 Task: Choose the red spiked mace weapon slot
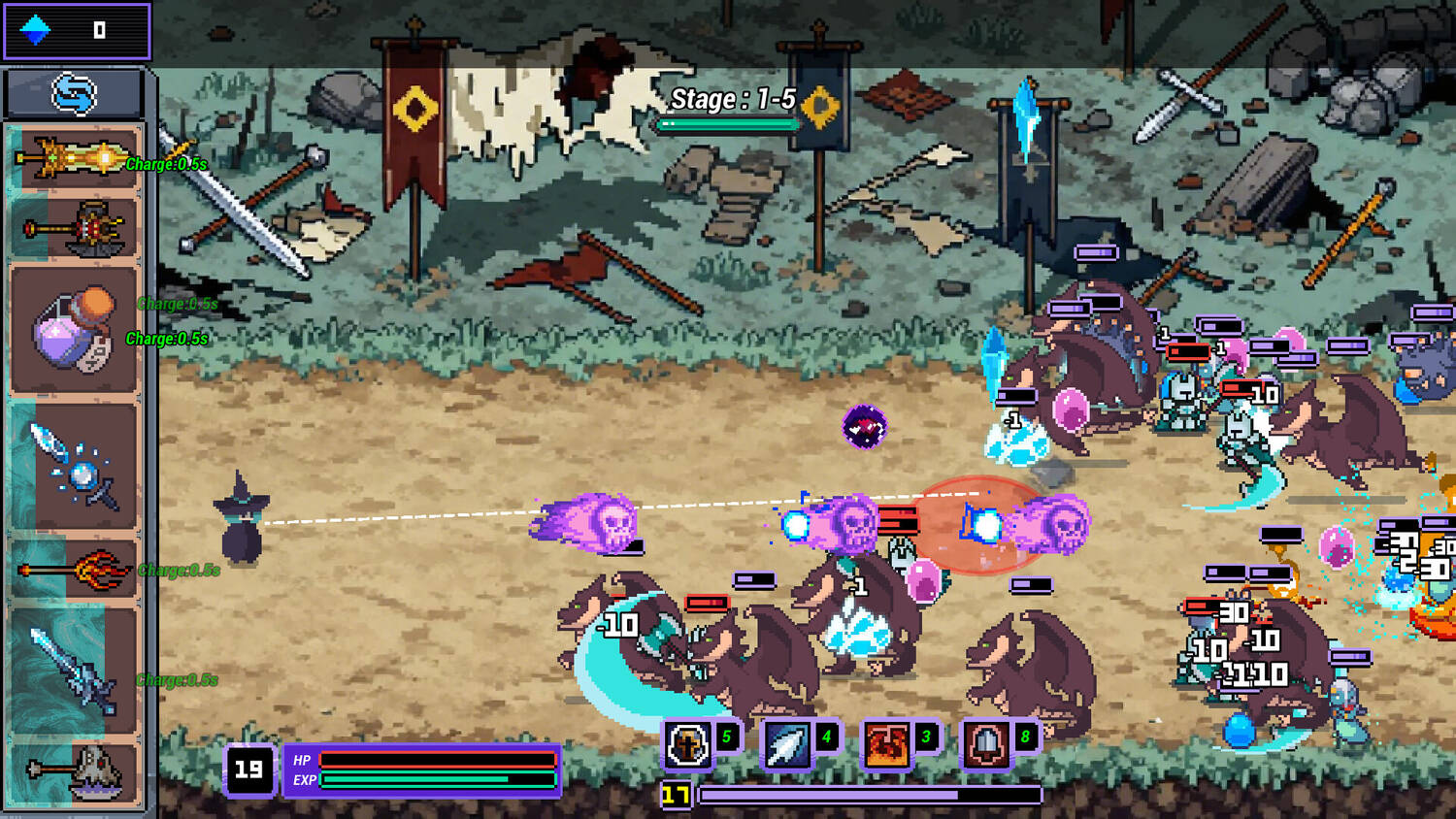(75, 229)
